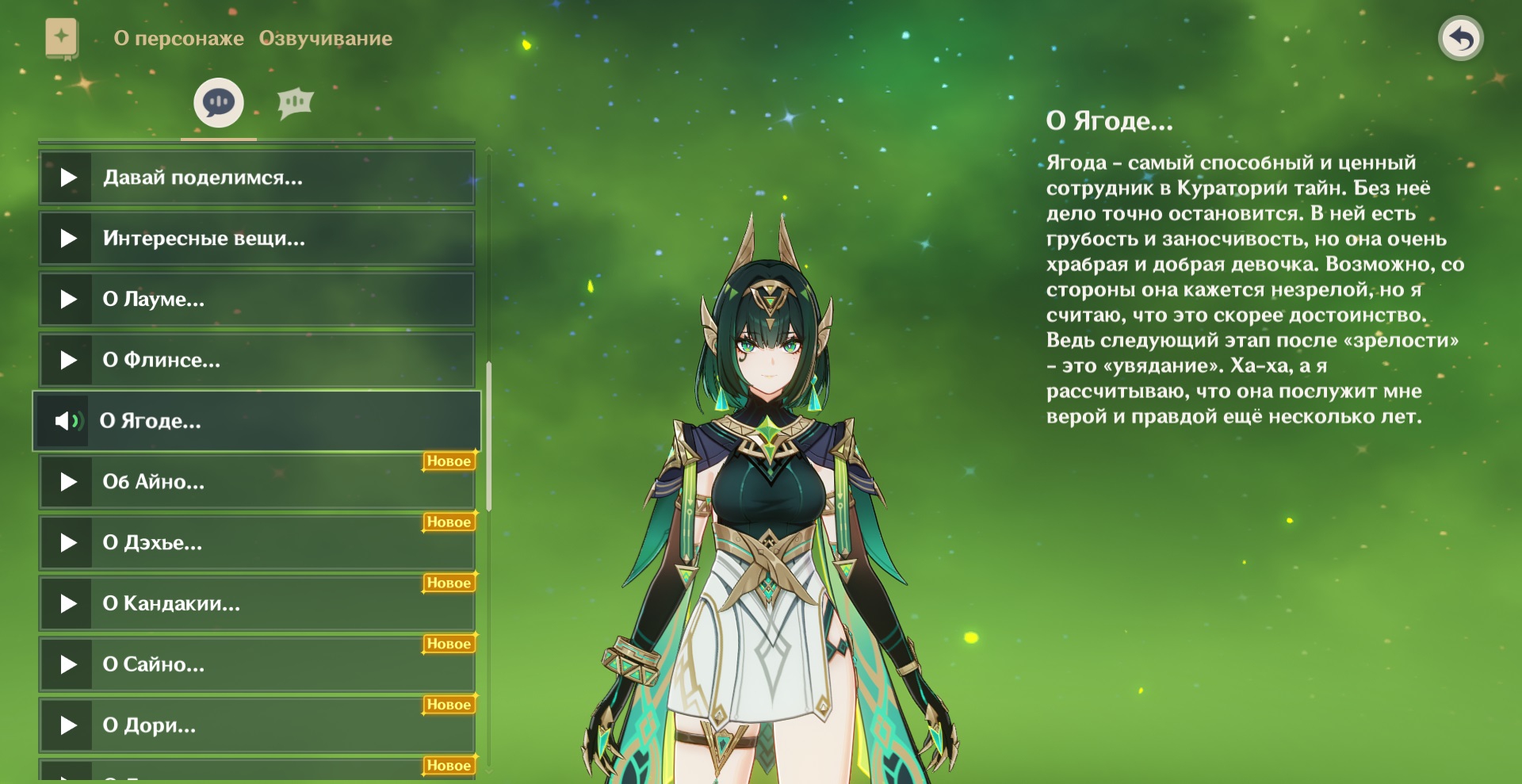Play the "Давай поделимся..." voice line

click(257, 178)
